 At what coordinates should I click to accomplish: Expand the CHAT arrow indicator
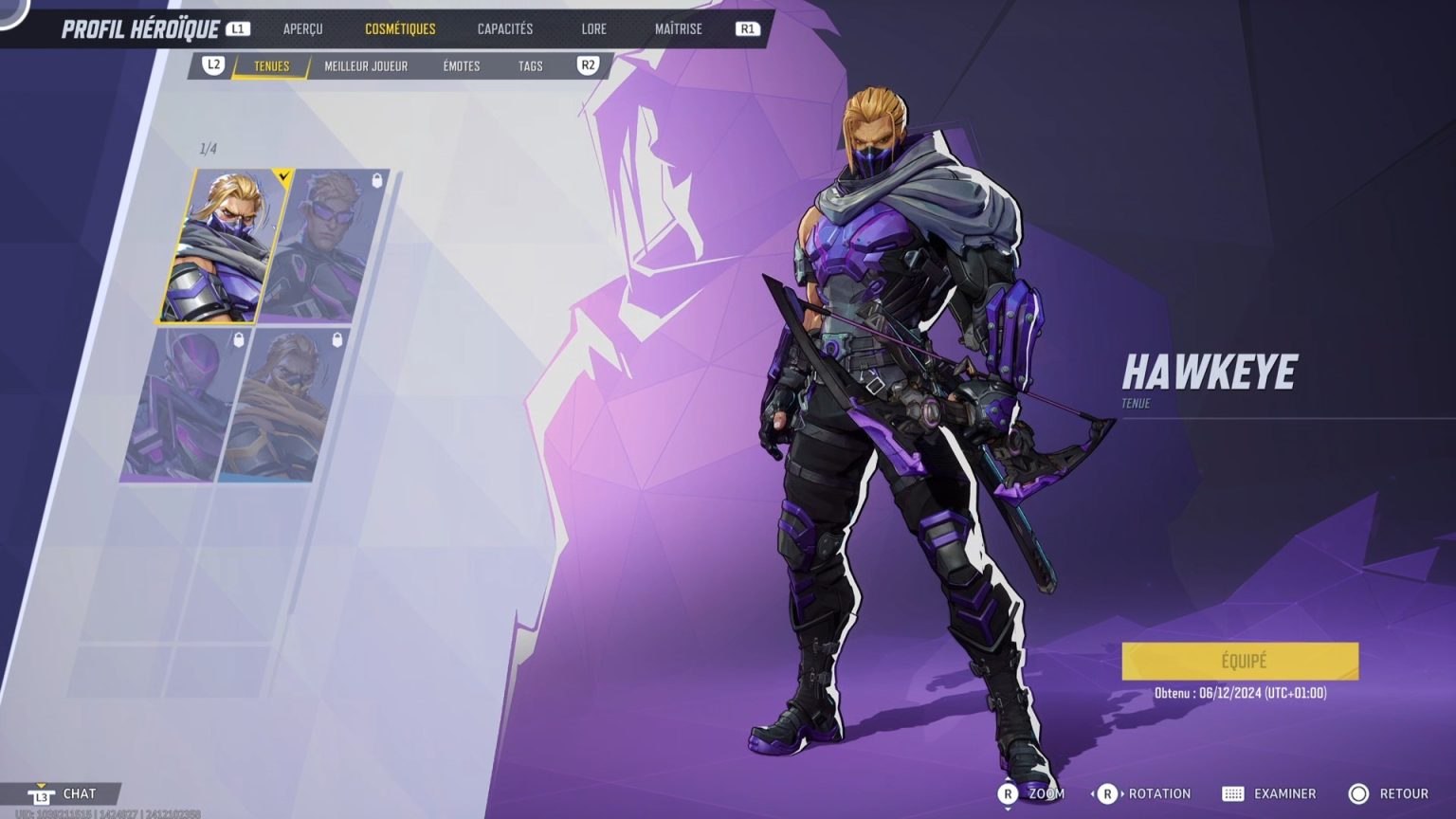click(x=40, y=783)
